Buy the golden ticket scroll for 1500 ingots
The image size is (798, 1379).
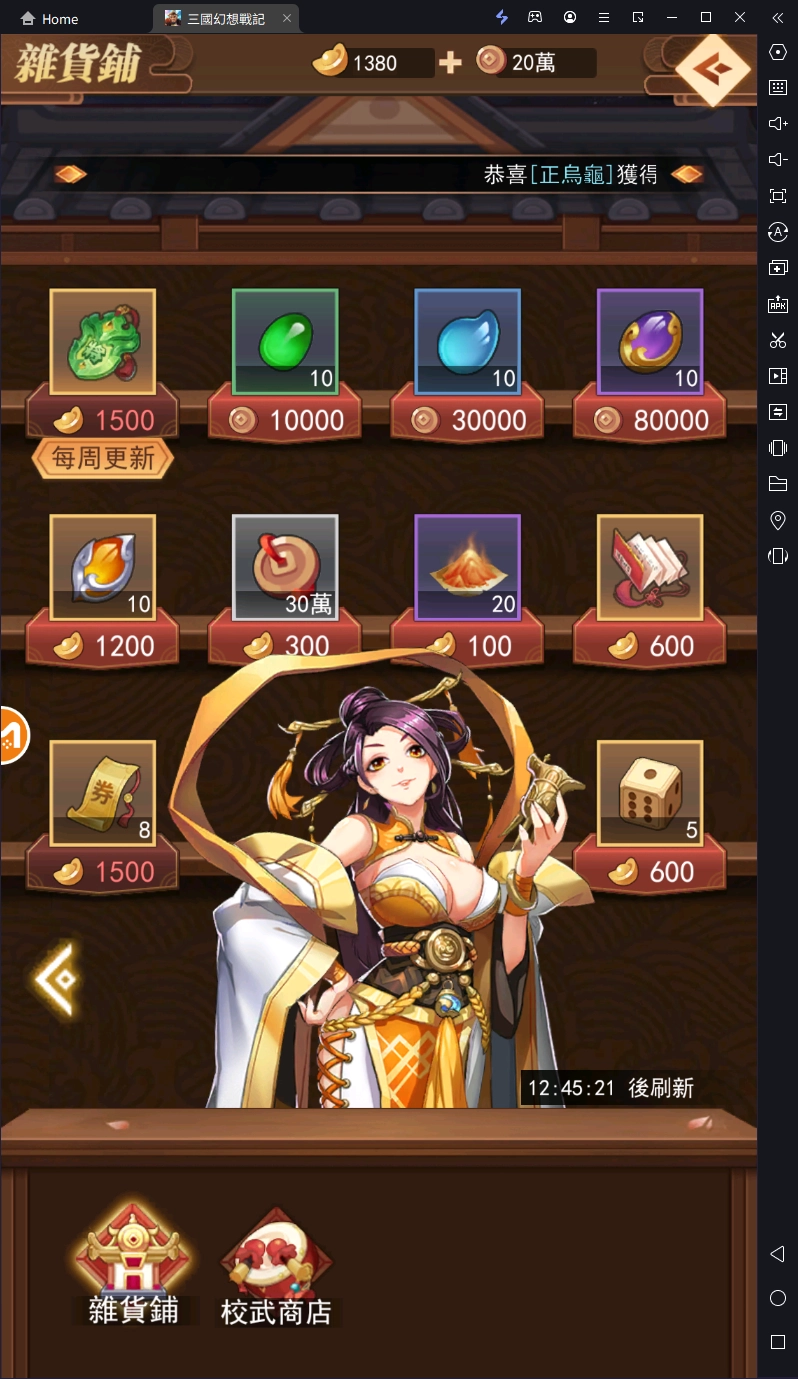tap(103, 793)
